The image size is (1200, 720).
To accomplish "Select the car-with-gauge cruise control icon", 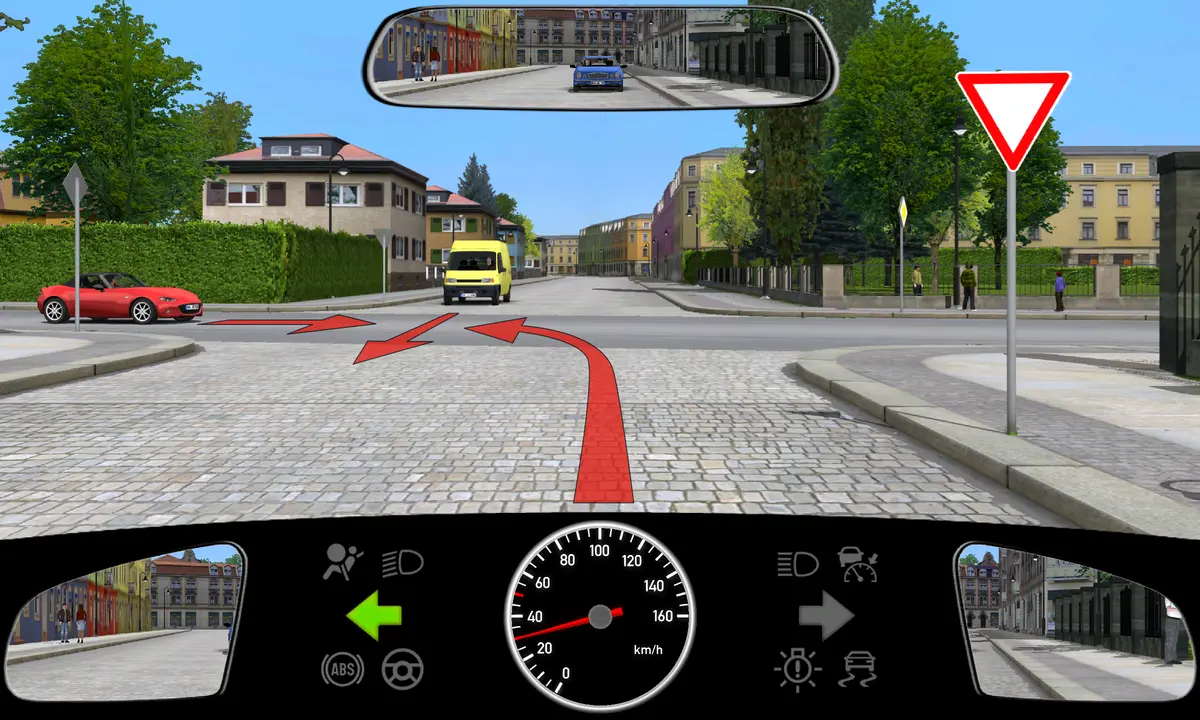I will (x=858, y=564).
